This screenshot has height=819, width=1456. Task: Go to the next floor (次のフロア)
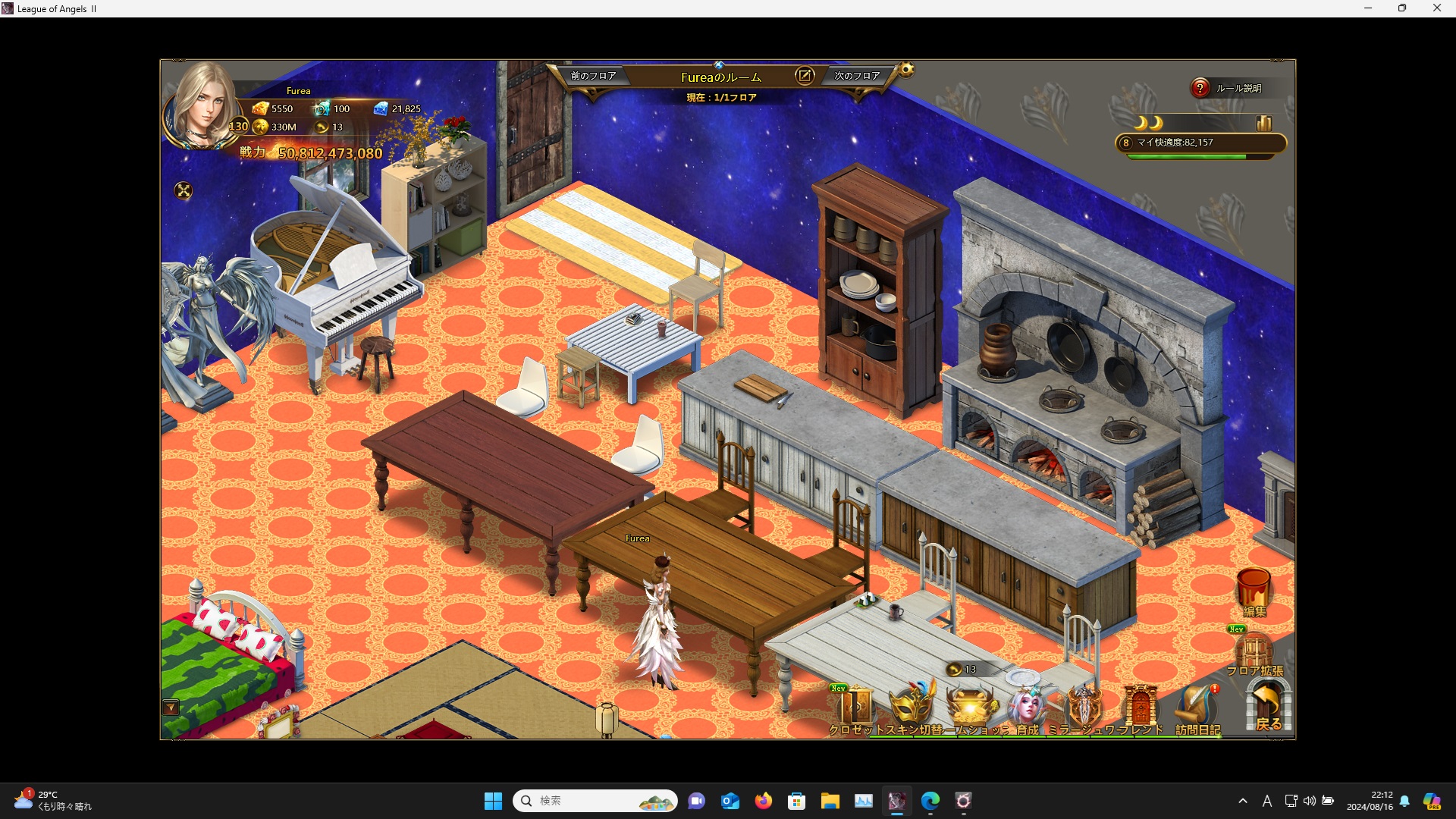(857, 76)
